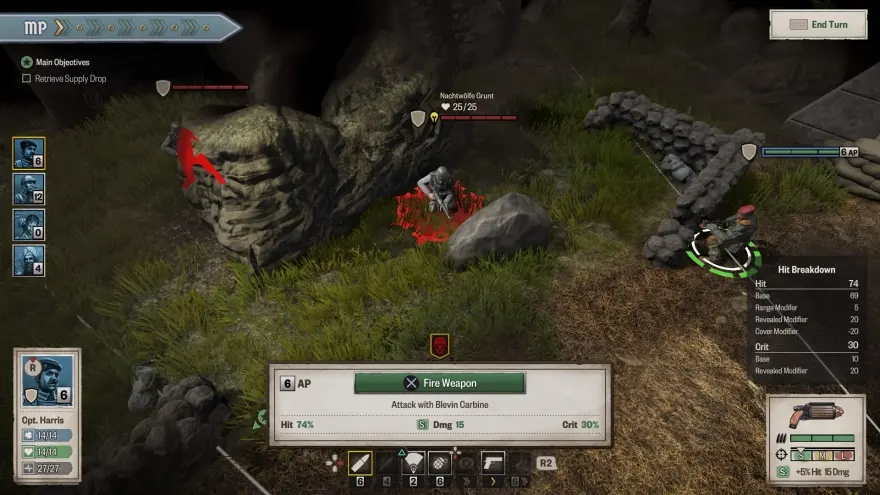The width and height of the screenshot is (880, 495).
Task: Select the squad portrait showing 0 AP
Action: (28, 225)
